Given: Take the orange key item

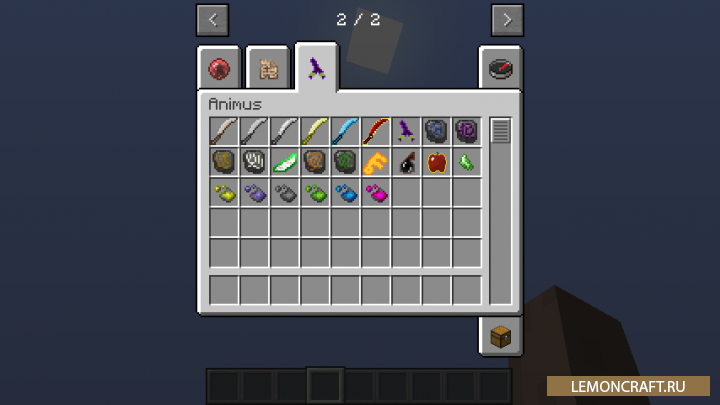Looking at the screenshot, I should 376,162.
